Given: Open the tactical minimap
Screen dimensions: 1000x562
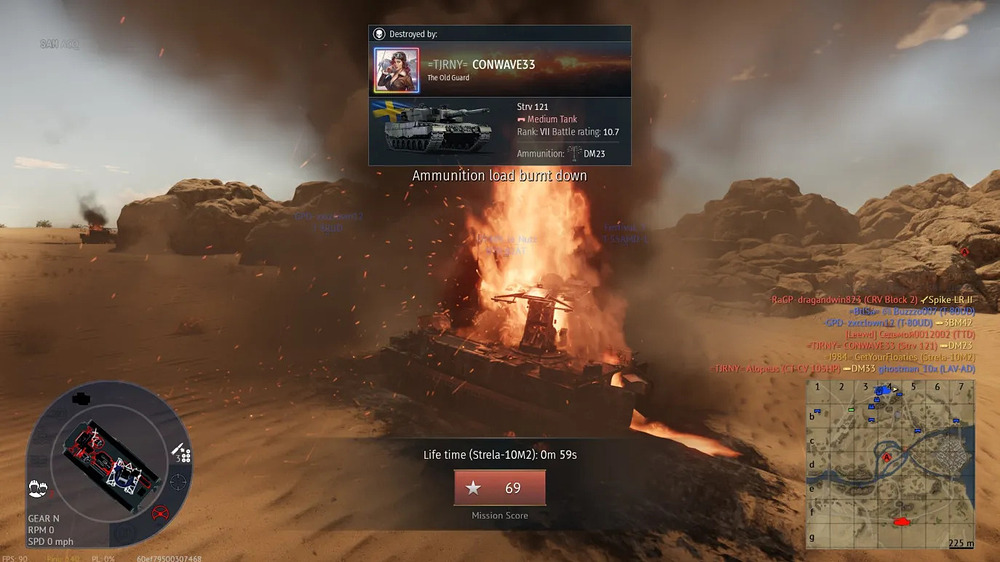Looking at the screenshot, I should [891, 463].
